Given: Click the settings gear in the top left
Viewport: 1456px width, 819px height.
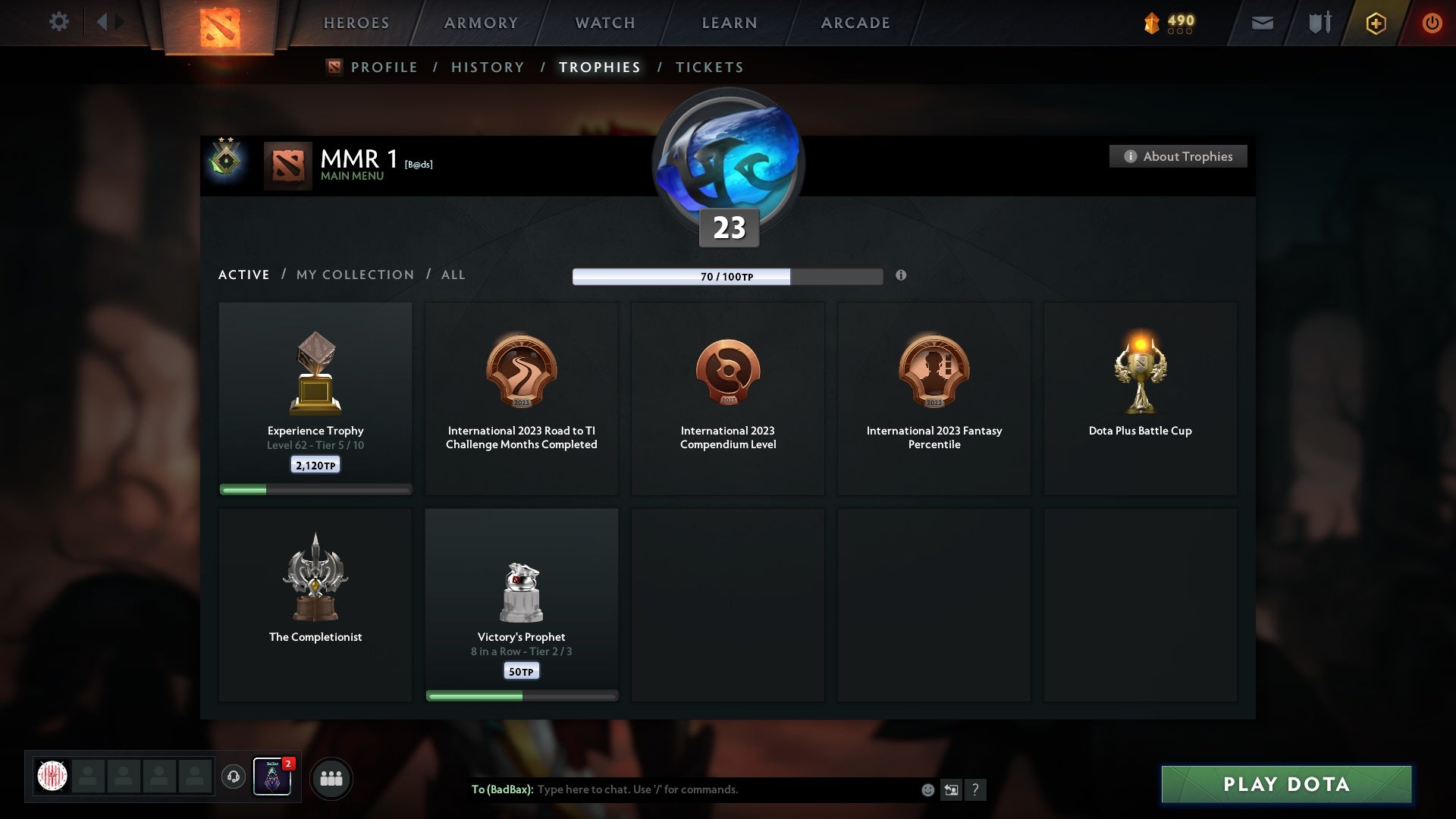Looking at the screenshot, I should click(x=58, y=22).
